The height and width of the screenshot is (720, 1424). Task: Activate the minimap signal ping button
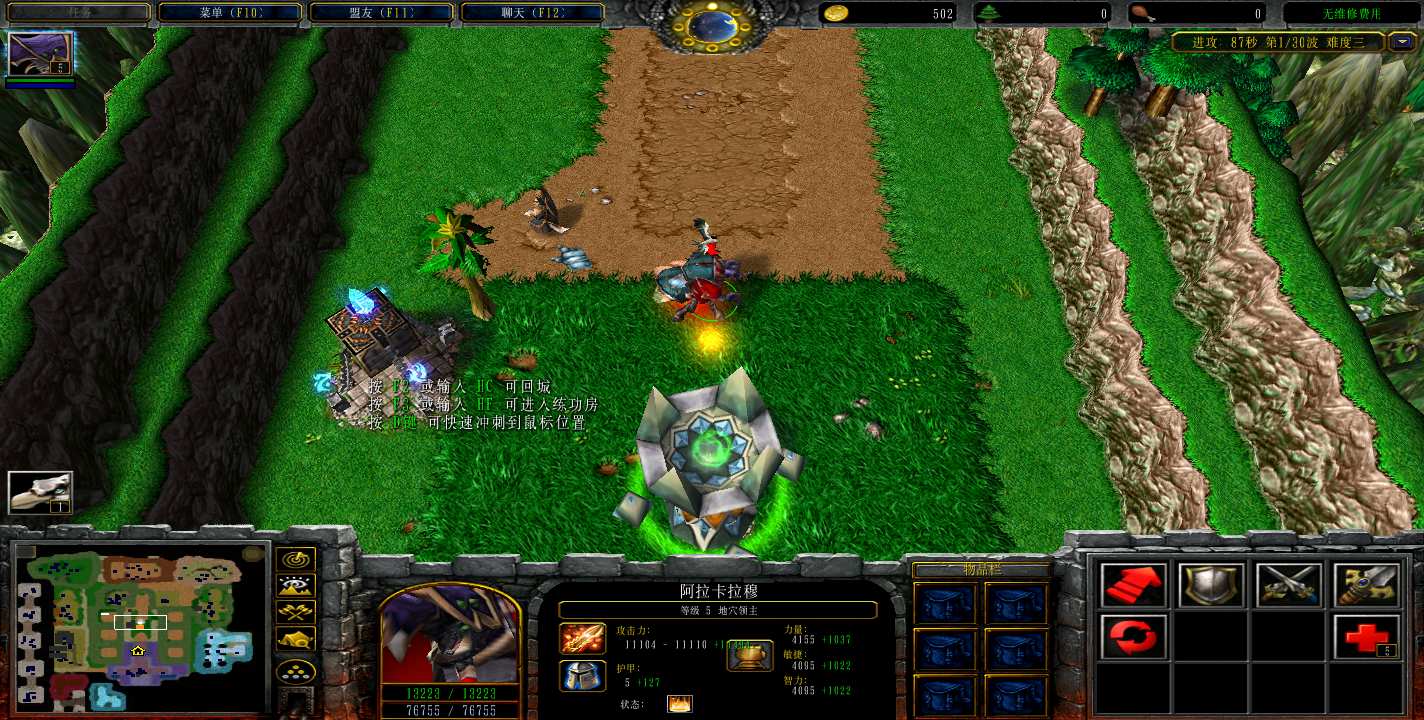pyautogui.click(x=296, y=560)
